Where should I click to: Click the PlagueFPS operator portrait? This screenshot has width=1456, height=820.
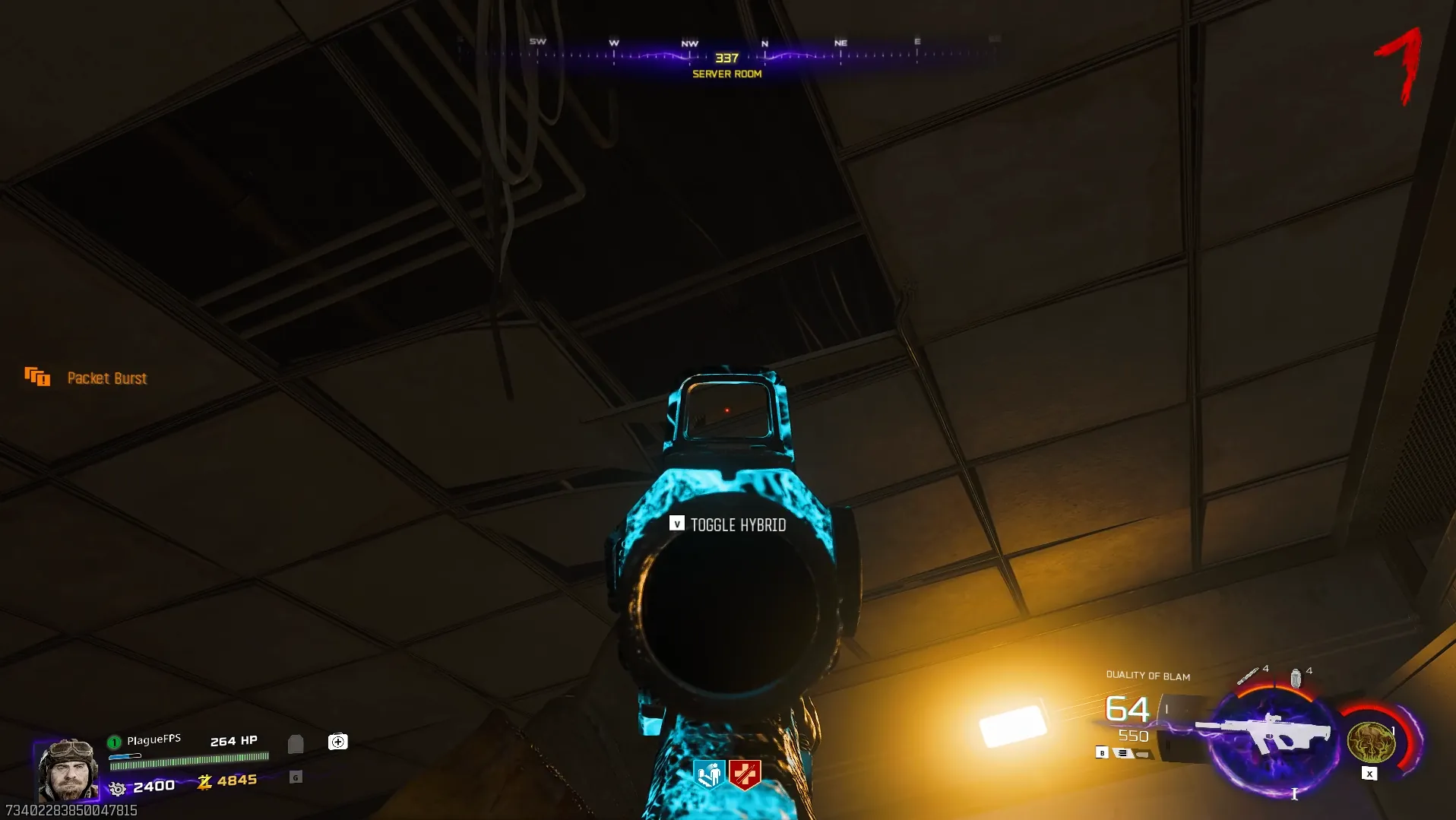tap(68, 769)
